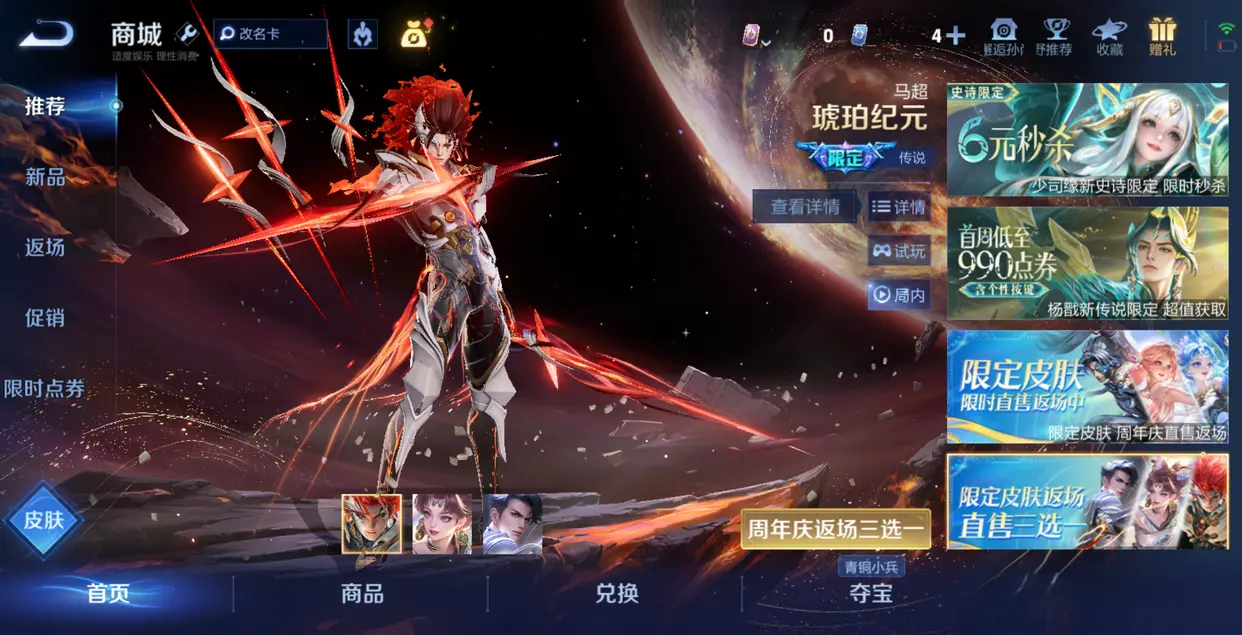Image resolution: width=1242 pixels, height=635 pixels.
Task: Switch to the 商品 bottom tab
Action: click(362, 594)
